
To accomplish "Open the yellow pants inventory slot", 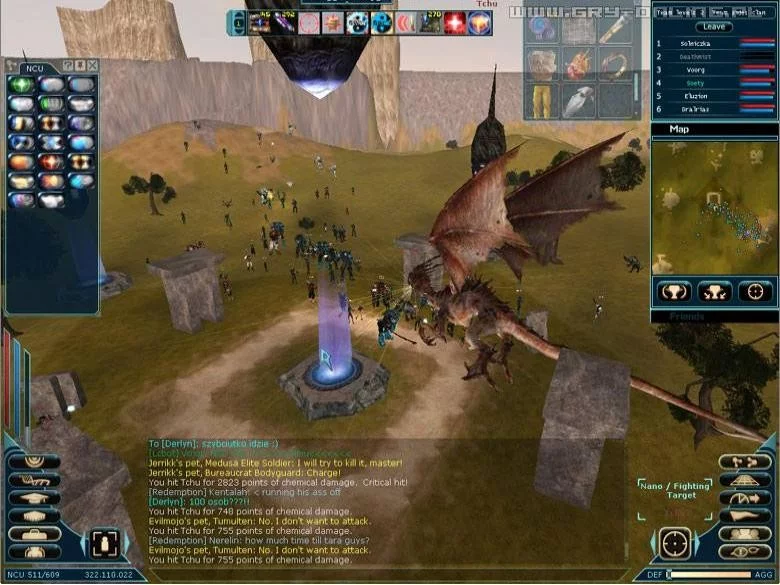I will 541,100.
